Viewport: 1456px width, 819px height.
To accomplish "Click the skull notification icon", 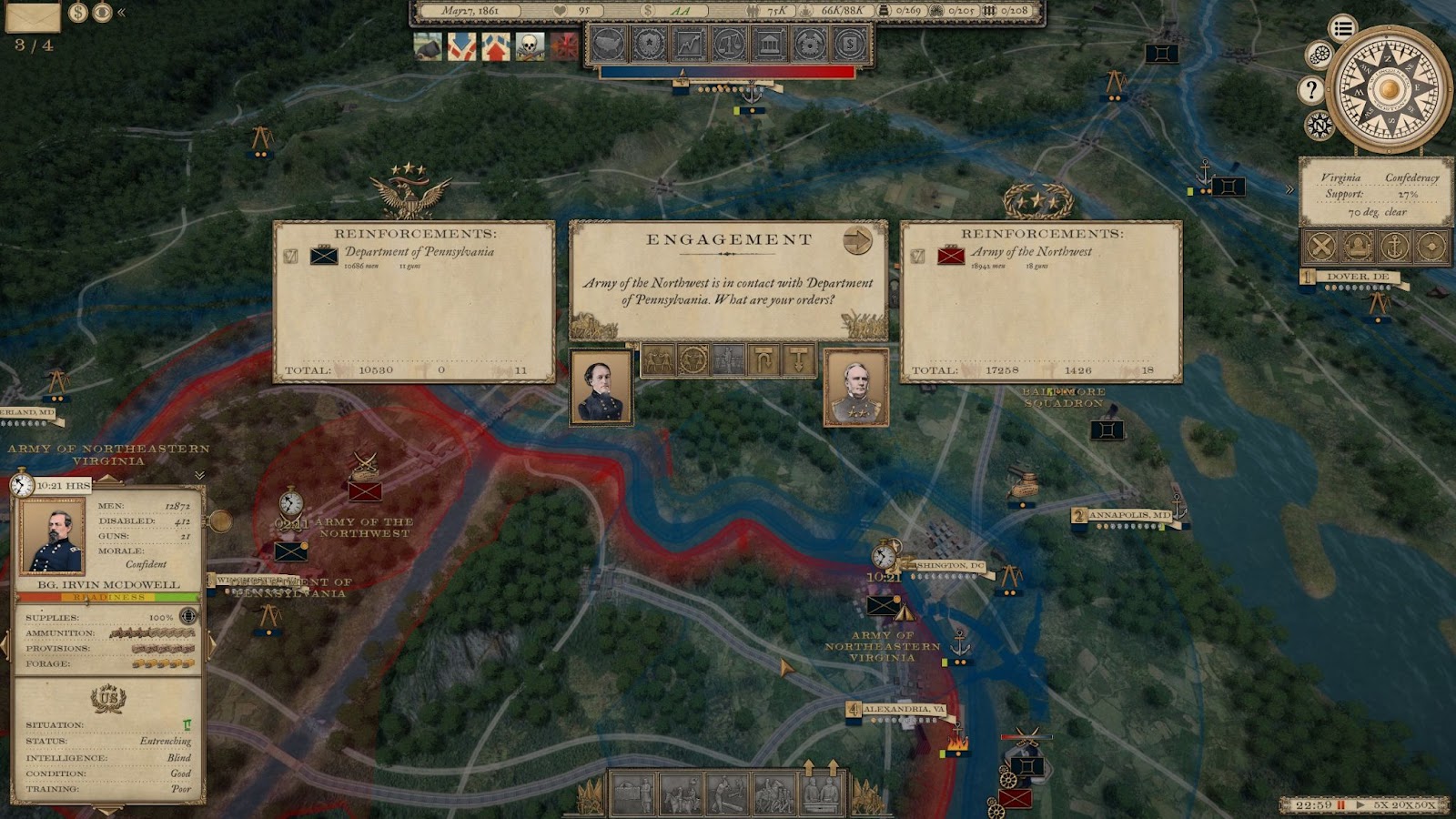I will (530, 45).
